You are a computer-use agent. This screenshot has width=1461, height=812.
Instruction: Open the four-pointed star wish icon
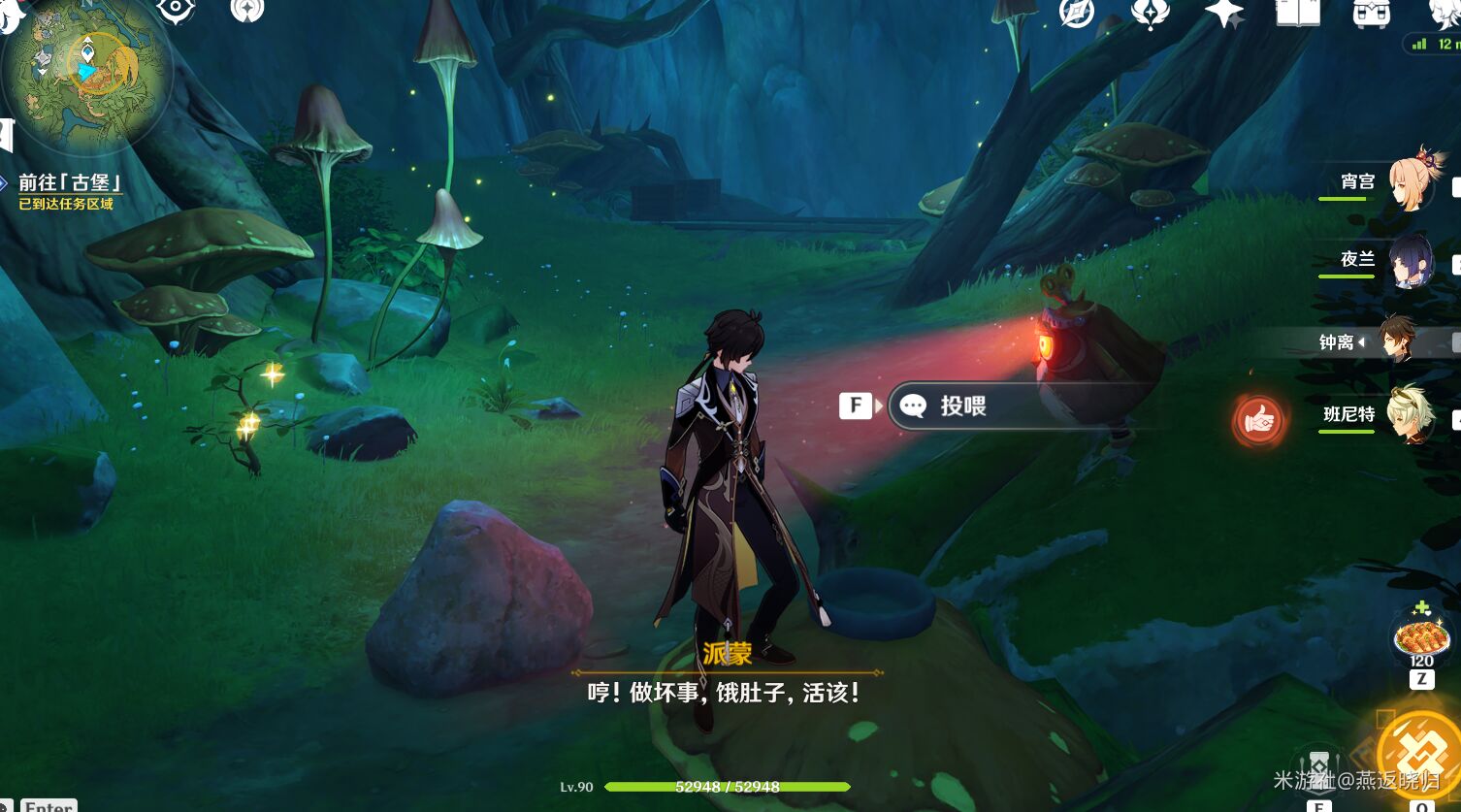[1223, 12]
